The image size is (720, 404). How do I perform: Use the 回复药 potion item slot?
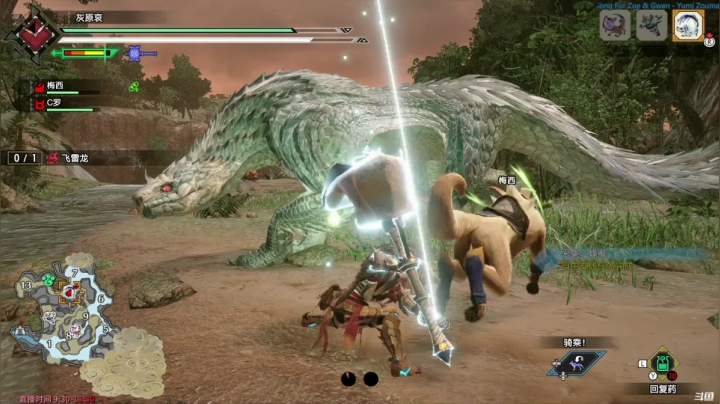click(662, 363)
